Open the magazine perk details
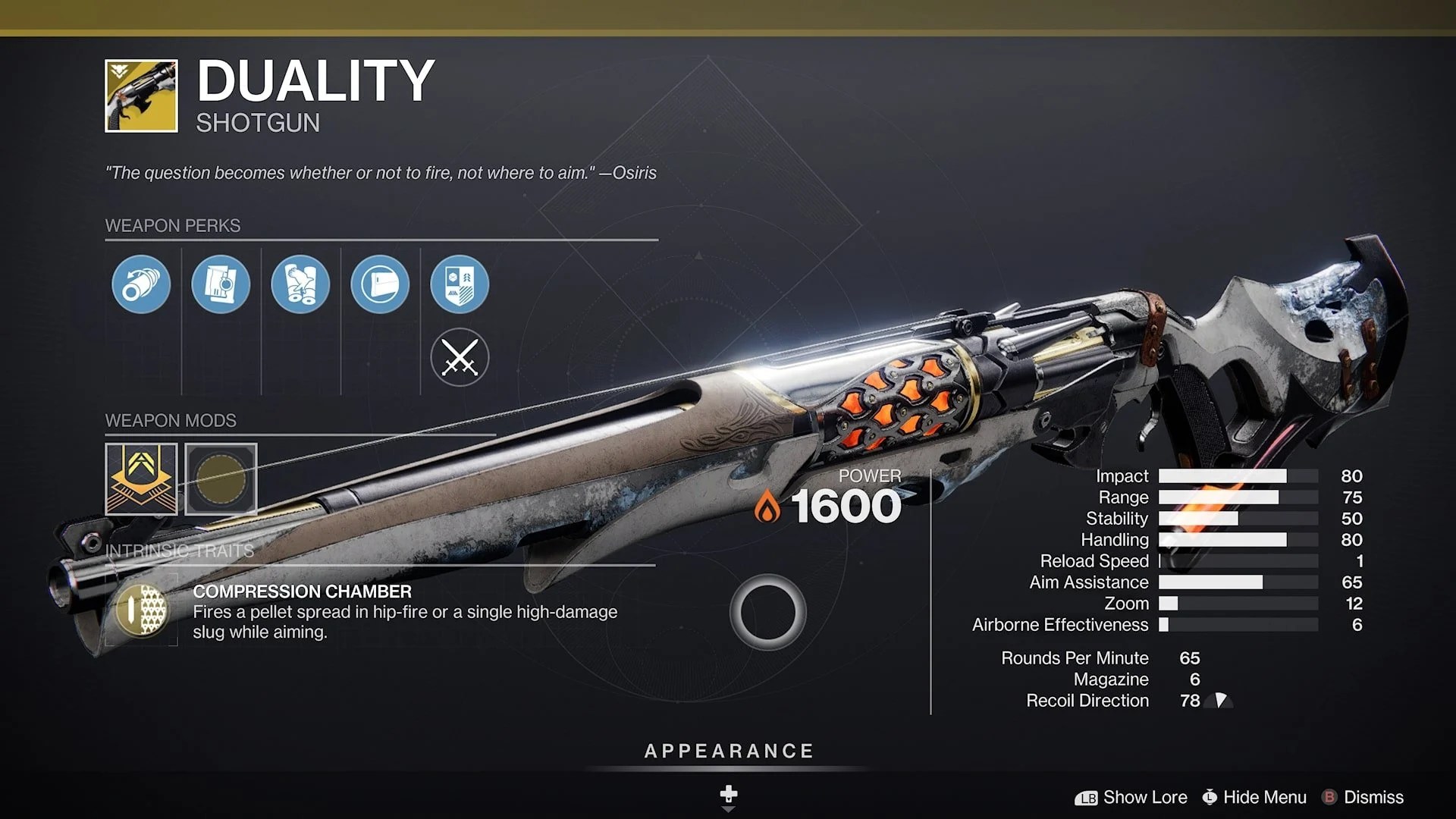 221,284
